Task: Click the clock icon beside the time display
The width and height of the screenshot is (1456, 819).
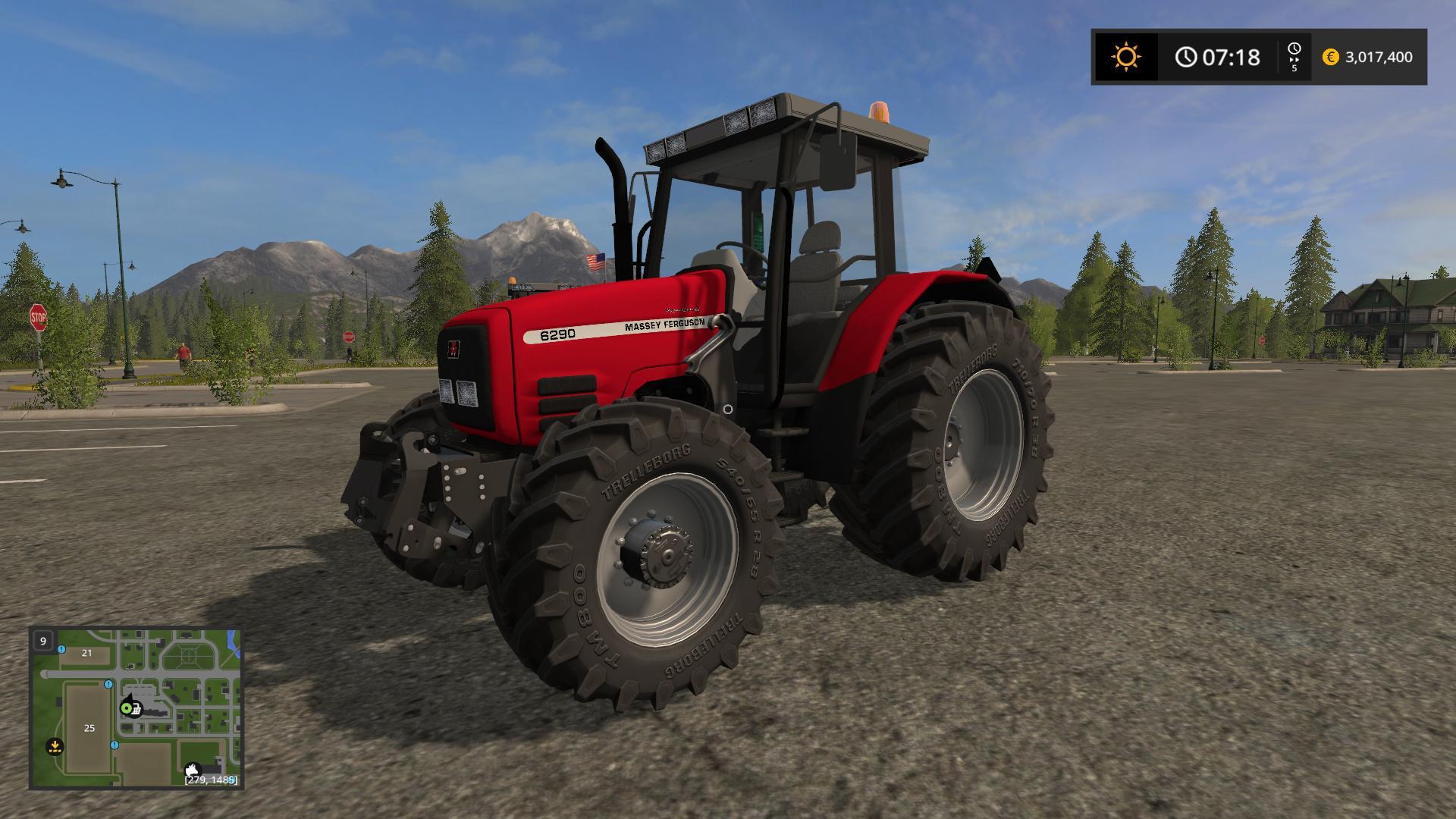Action: (1186, 57)
